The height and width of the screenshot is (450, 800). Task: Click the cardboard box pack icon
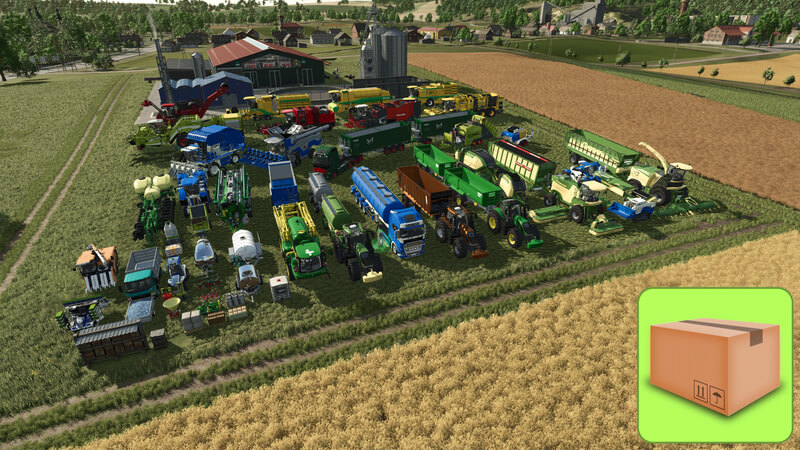(715, 365)
